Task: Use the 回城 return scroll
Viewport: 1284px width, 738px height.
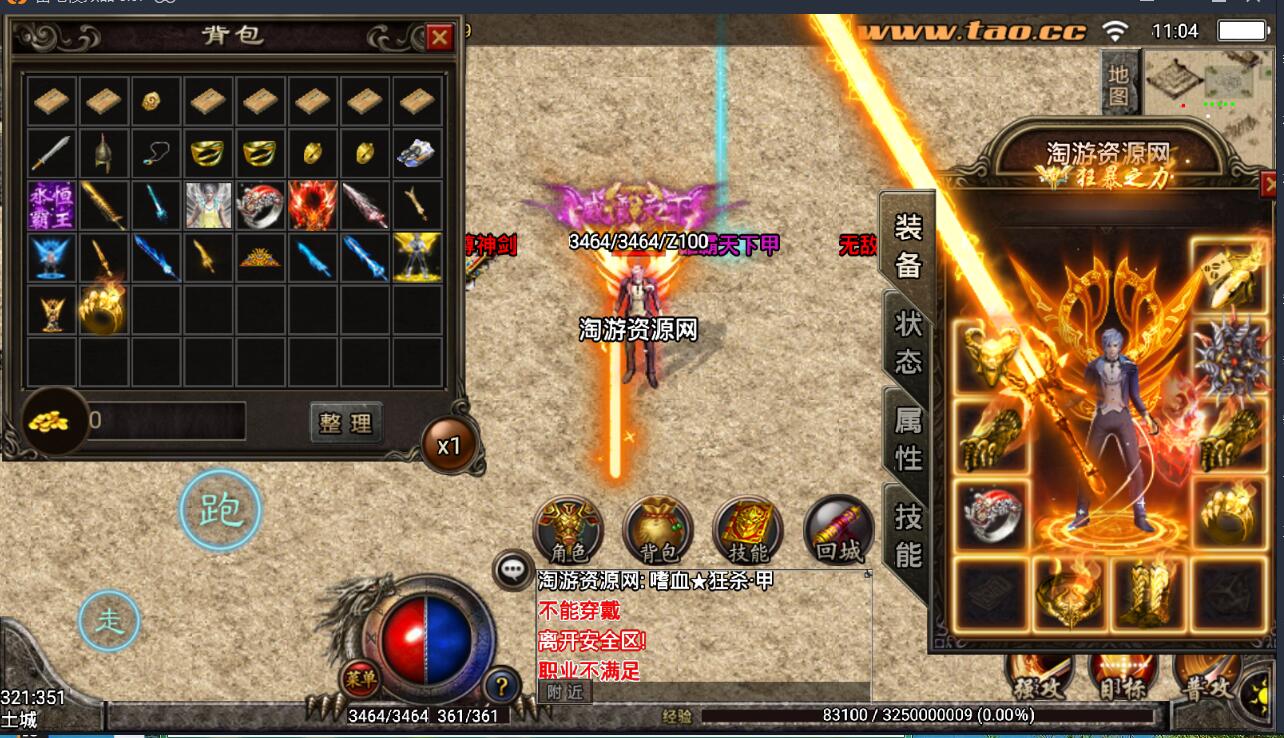Action: [838, 529]
